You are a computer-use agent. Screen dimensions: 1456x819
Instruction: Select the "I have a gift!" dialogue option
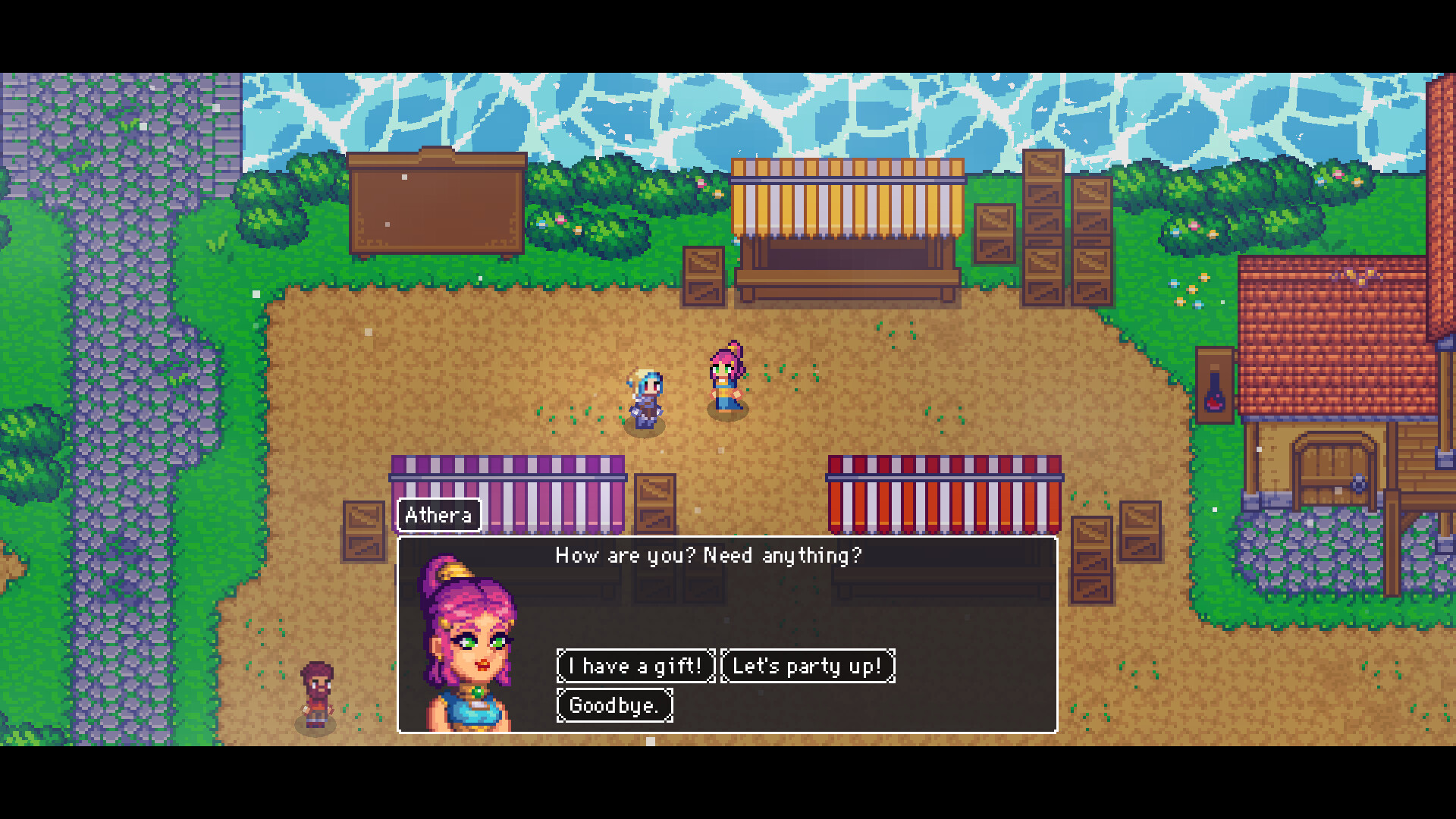click(635, 666)
